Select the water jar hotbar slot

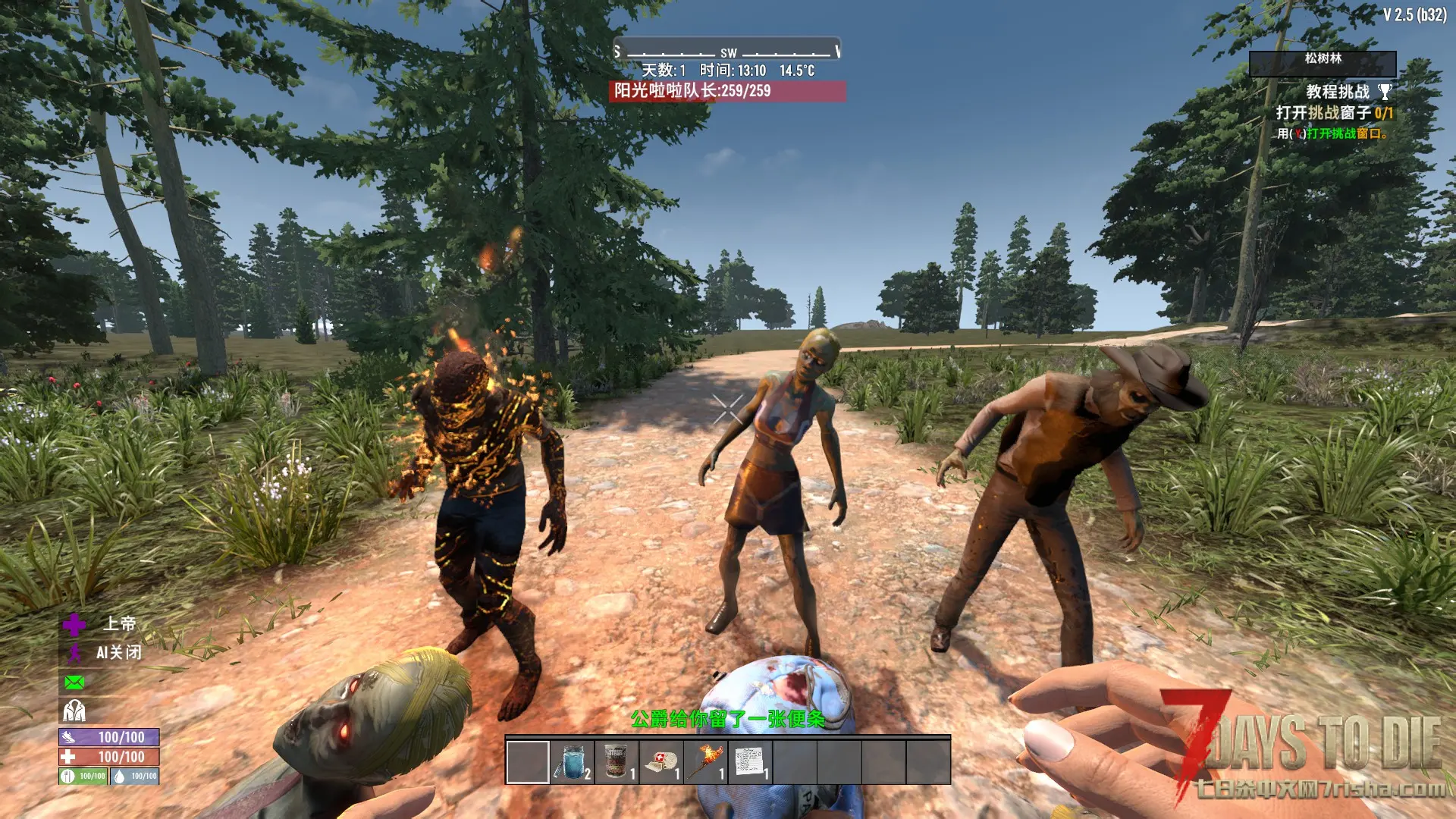(573, 761)
